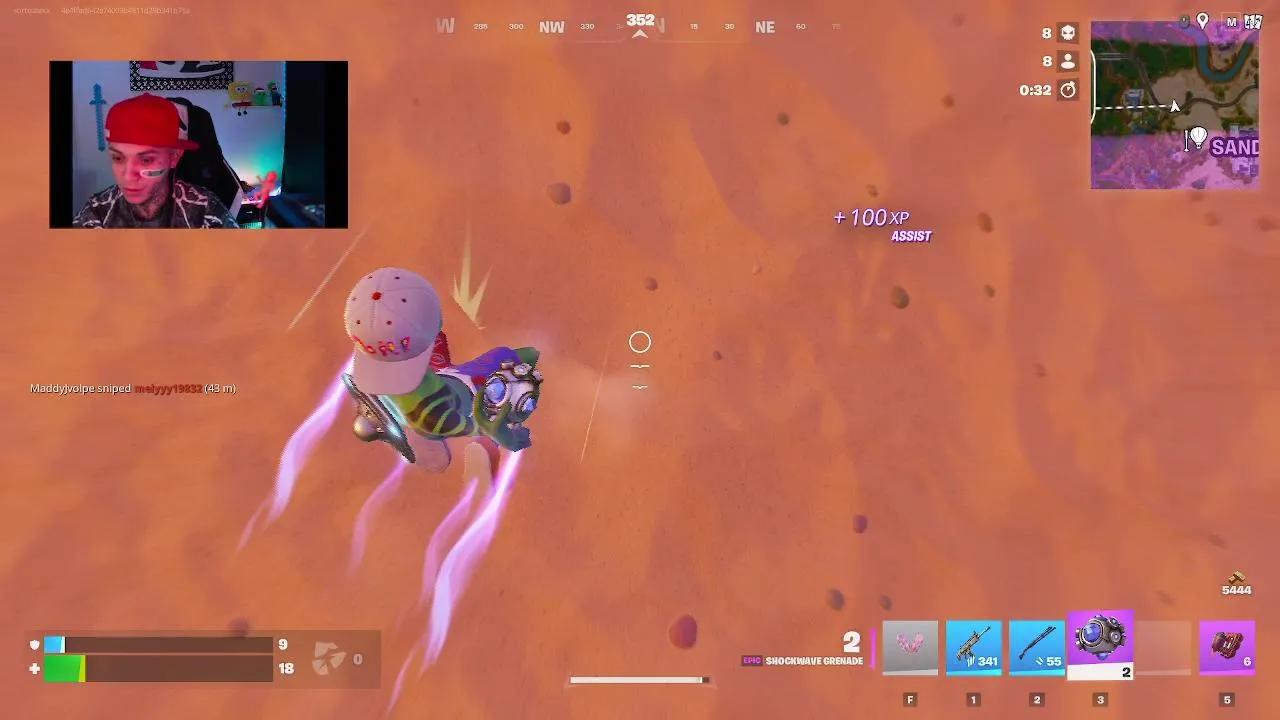Click the eliminations skull icon

point(1066,33)
